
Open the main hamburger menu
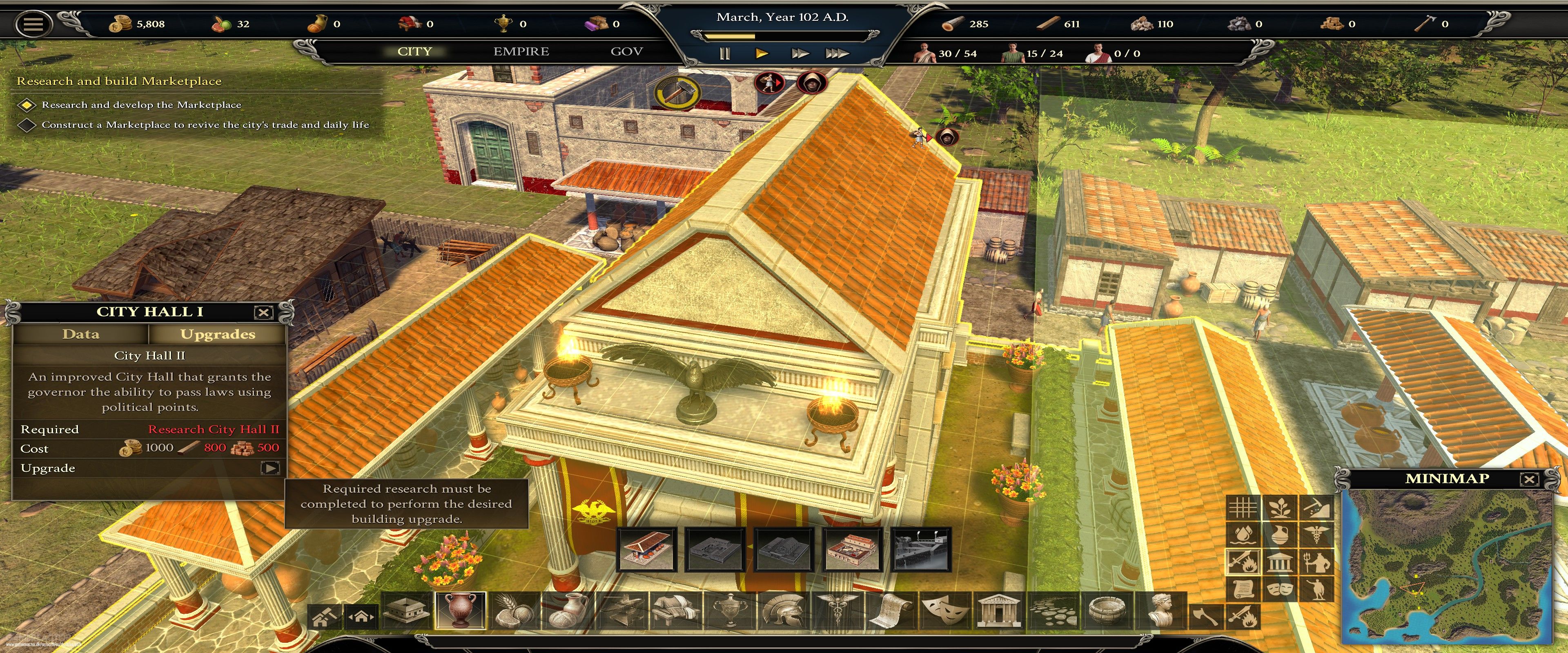point(33,24)
